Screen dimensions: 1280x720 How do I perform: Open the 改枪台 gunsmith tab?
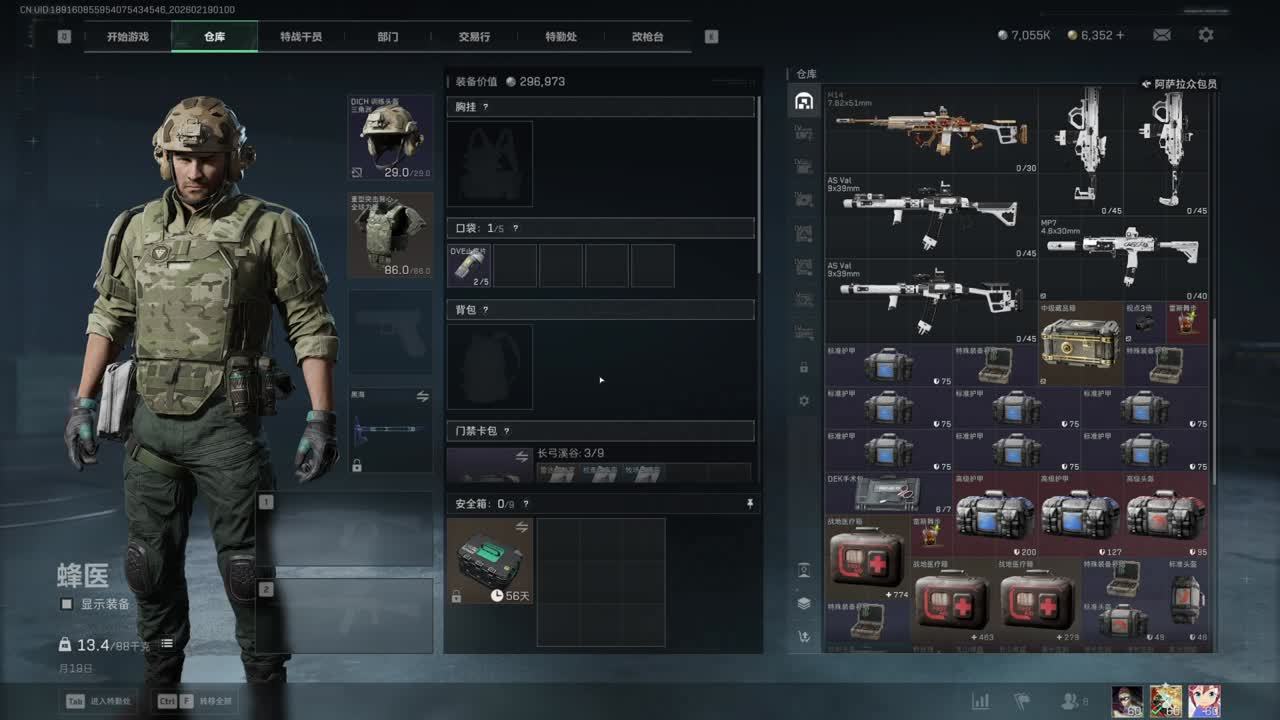(647, 37)
